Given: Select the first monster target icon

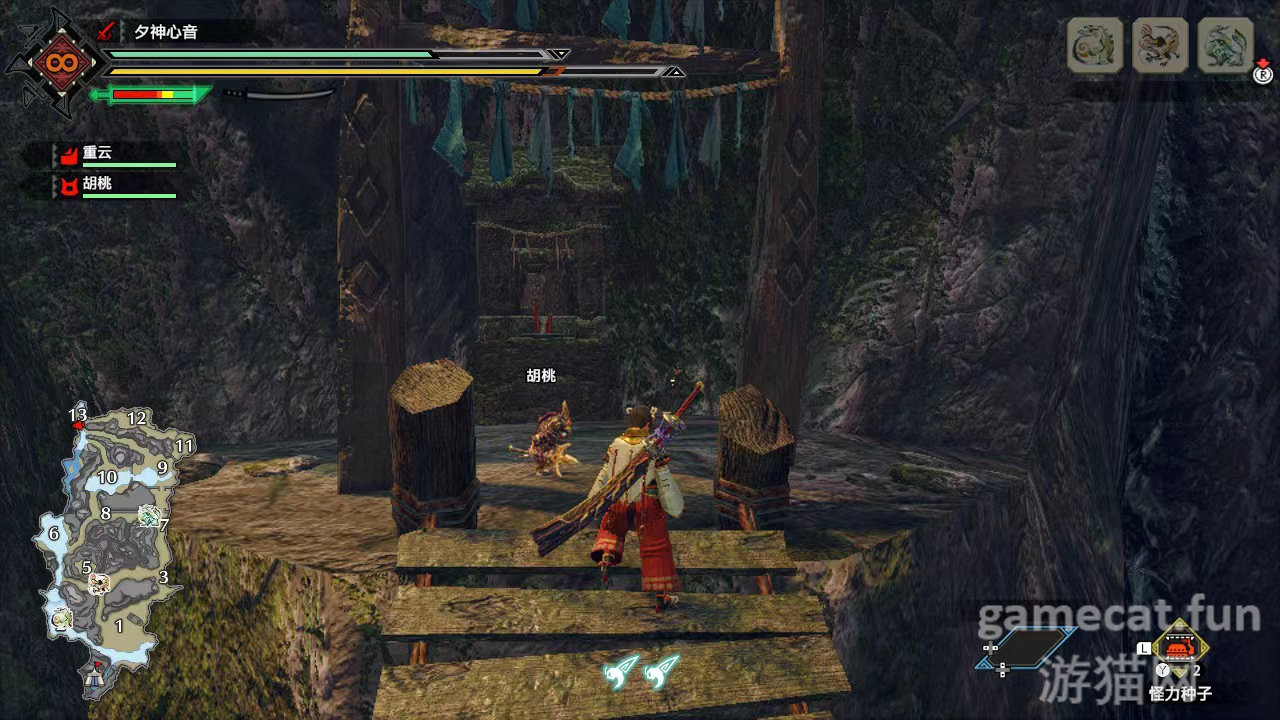Looking at the screenshot, I should [1095, 45].
